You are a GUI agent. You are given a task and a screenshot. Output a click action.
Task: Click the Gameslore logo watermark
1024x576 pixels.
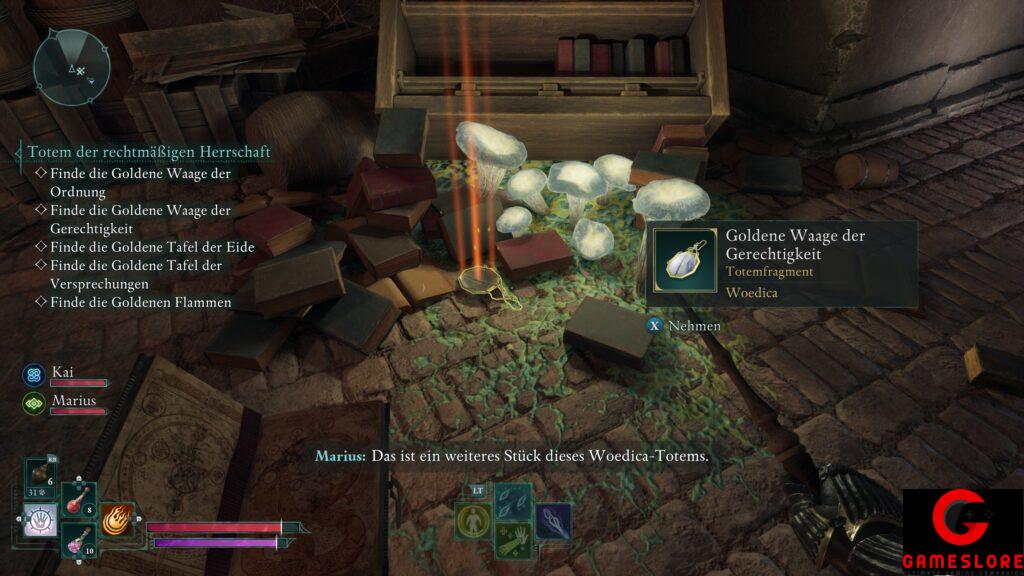(962, 532)
